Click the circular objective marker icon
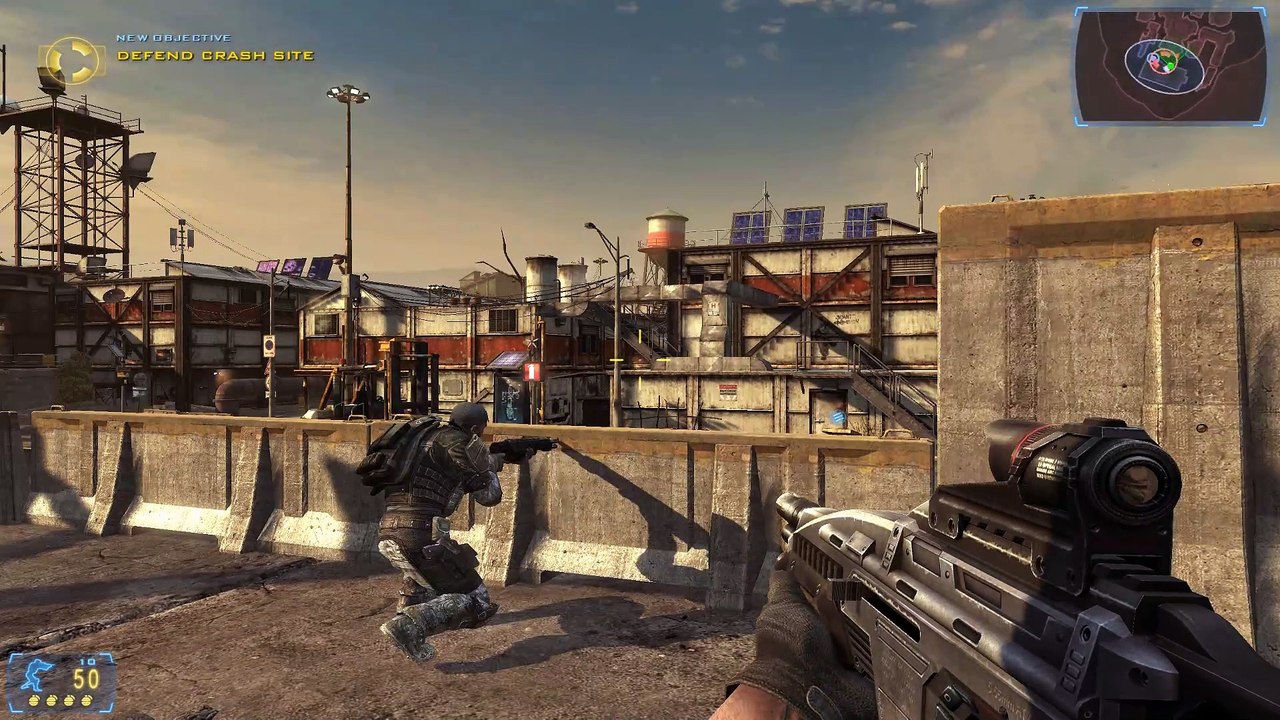1280x720 pixels. 72,60
